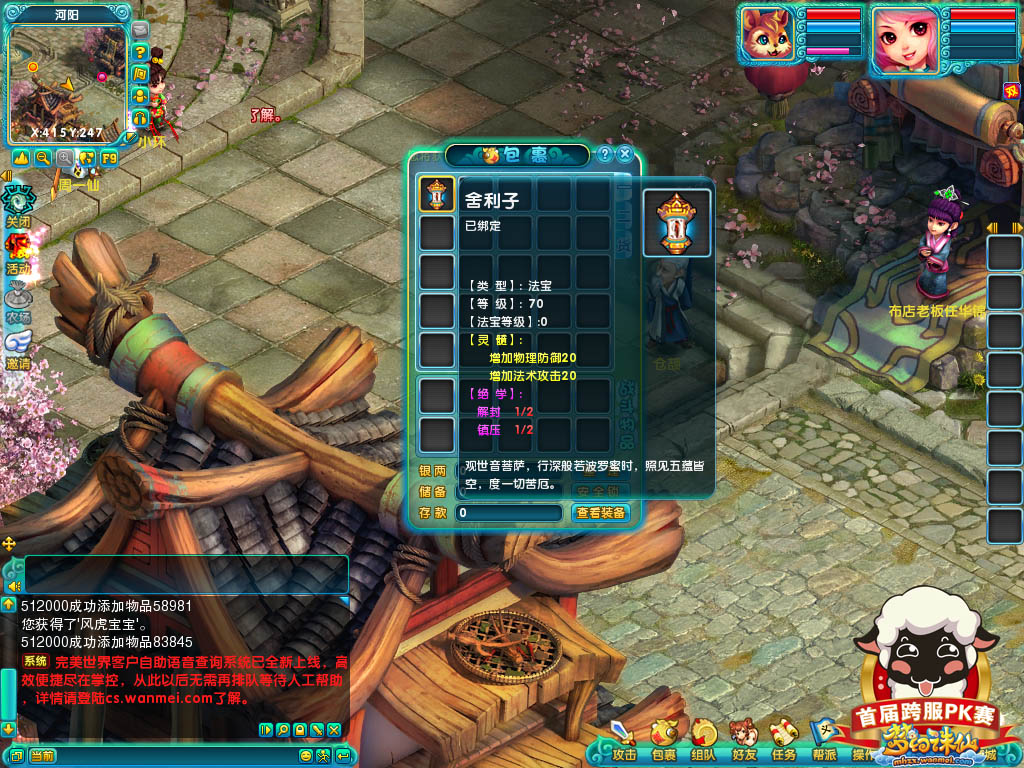Click the inventory help question mark
The image size is (1024, 768).
605,154
